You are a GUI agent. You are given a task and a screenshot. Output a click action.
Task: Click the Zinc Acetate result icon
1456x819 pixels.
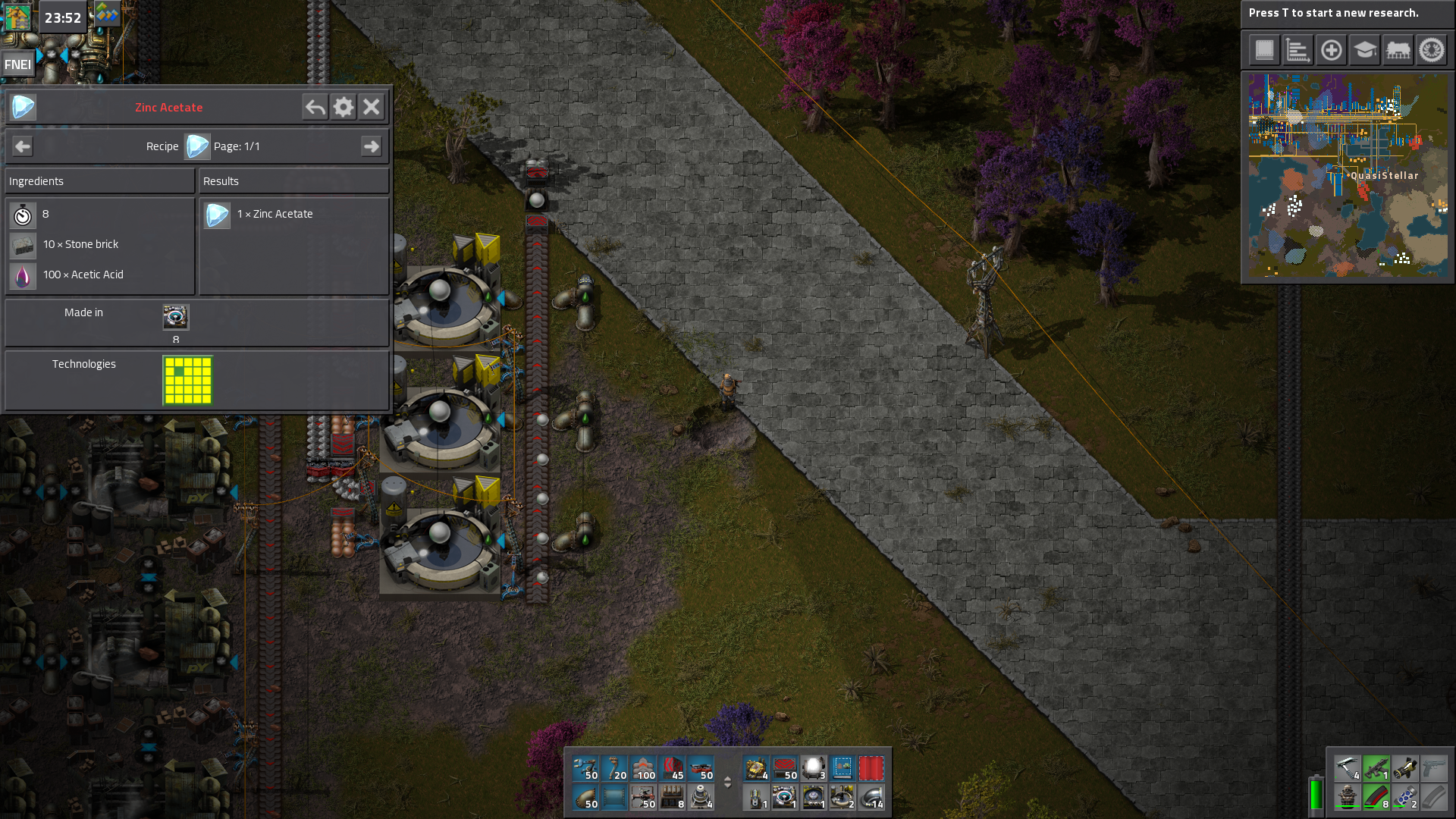coord(217,215)
